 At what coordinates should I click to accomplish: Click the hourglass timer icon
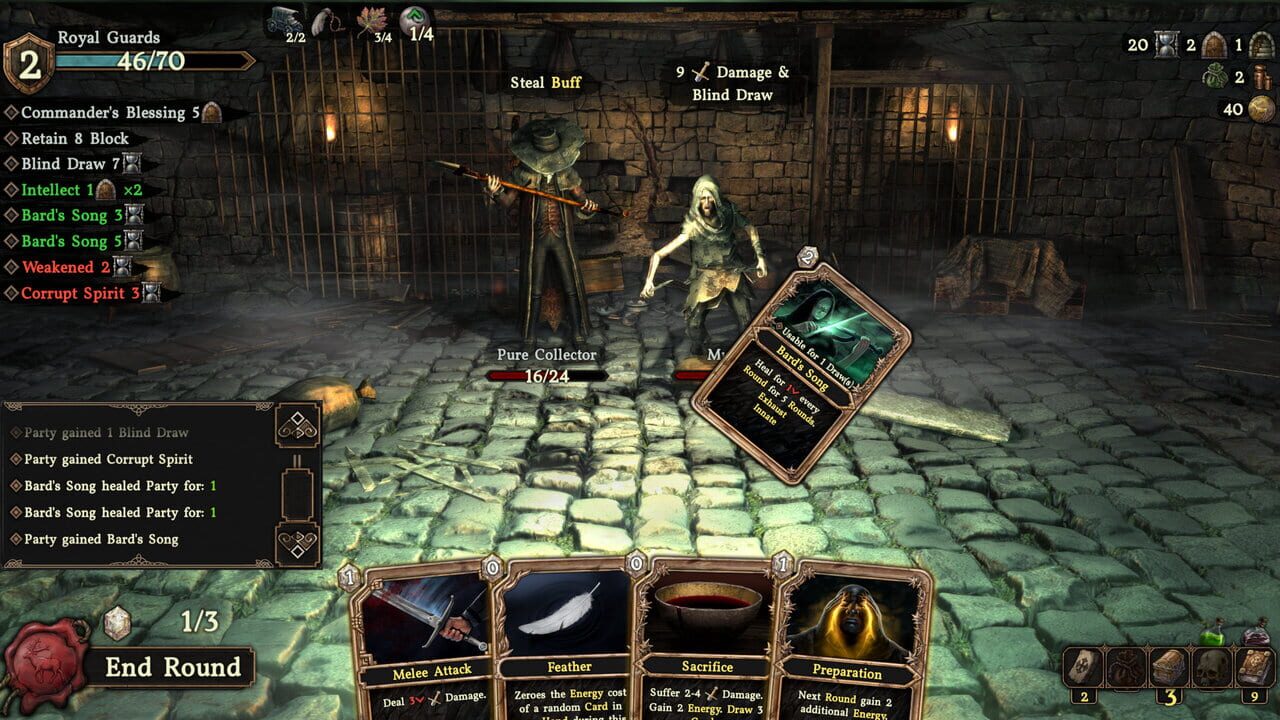tap(1165, 45)
